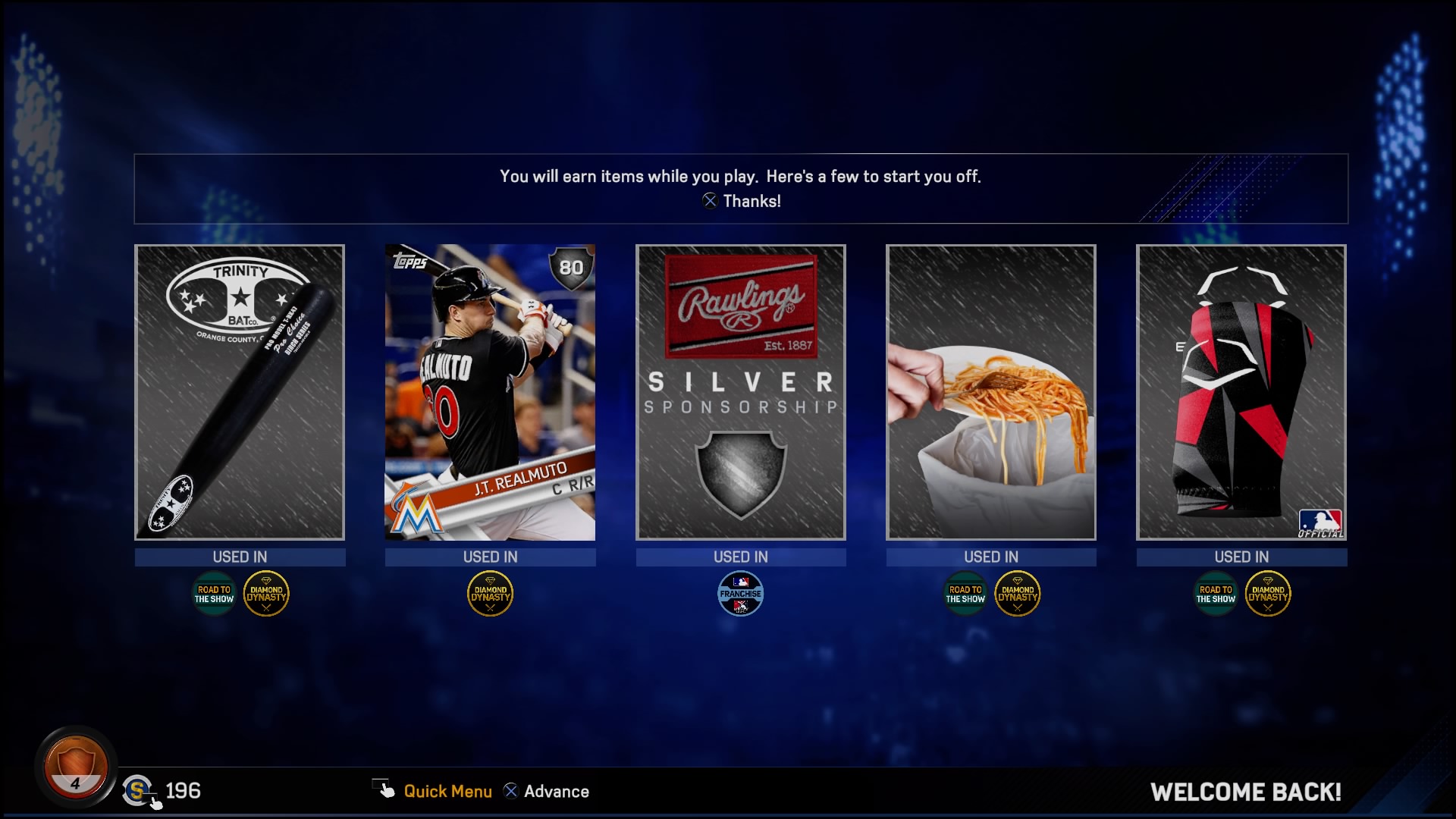This screenshot has width=1456, height=819.
Task: Select the Diamond Dynasty badge under the Trinity bat
Action: coord(267,594)
